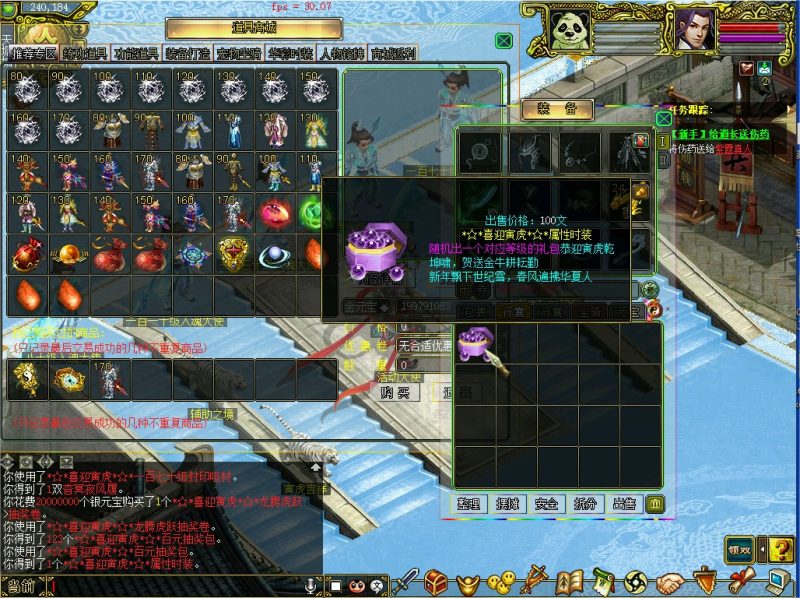Close the item mall window
The height and width of the screenshot is (598, 800).
coord(504,41)
